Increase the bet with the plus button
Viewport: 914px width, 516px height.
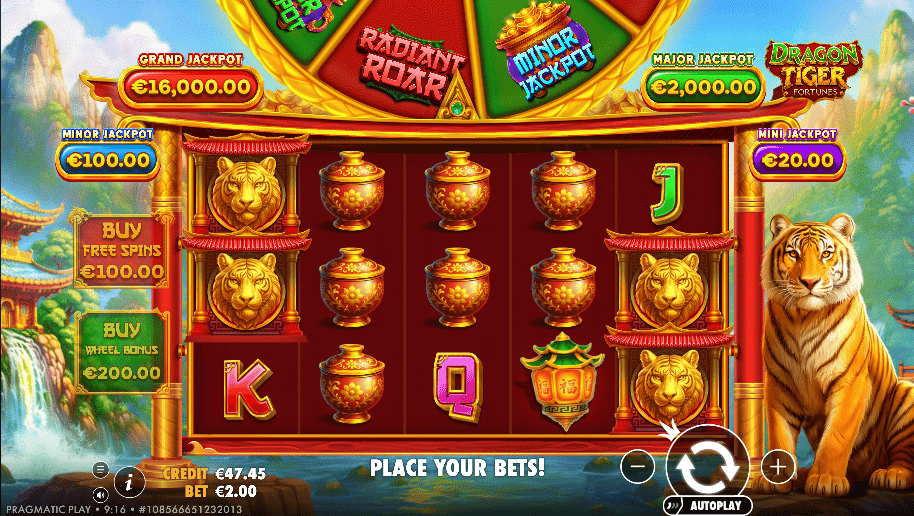[777, 464]
